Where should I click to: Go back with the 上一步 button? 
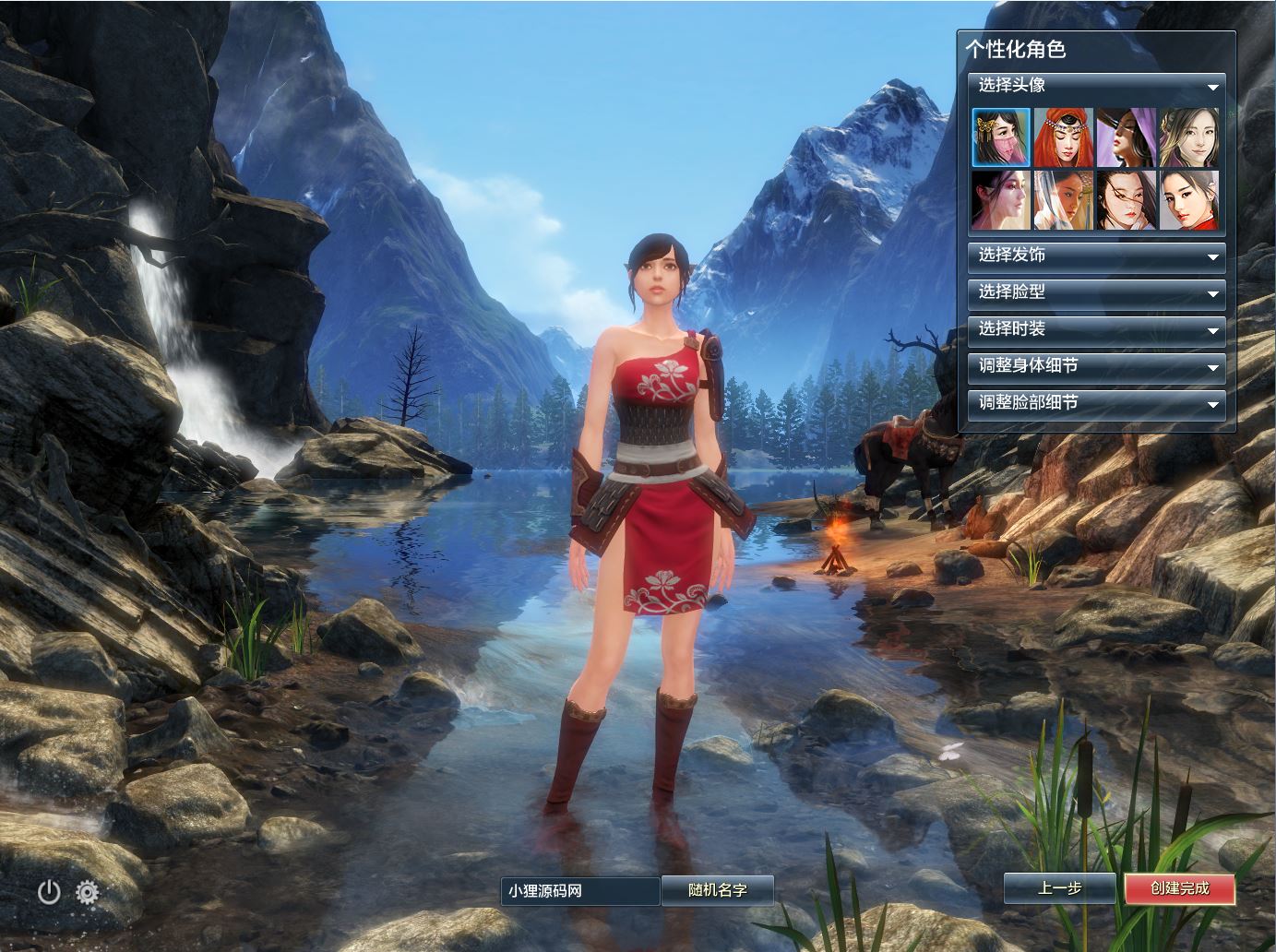point(1059,888)
